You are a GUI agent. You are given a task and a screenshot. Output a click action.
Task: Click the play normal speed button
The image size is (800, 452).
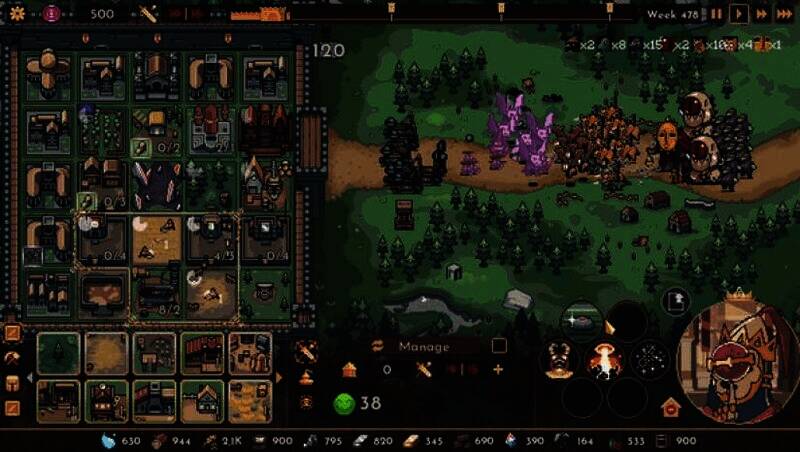[x=739, y=14]
